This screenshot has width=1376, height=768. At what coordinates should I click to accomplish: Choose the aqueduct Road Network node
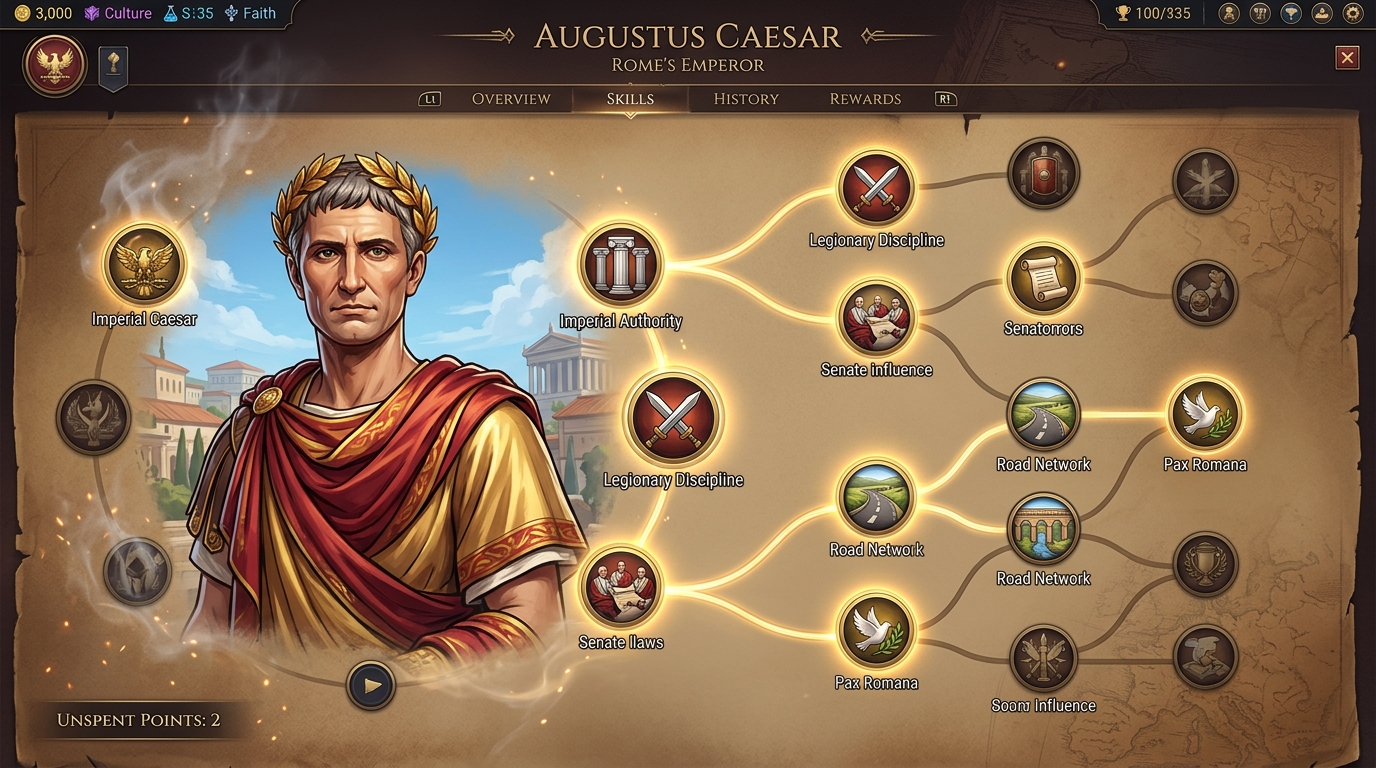click(x=1043, y=530)
